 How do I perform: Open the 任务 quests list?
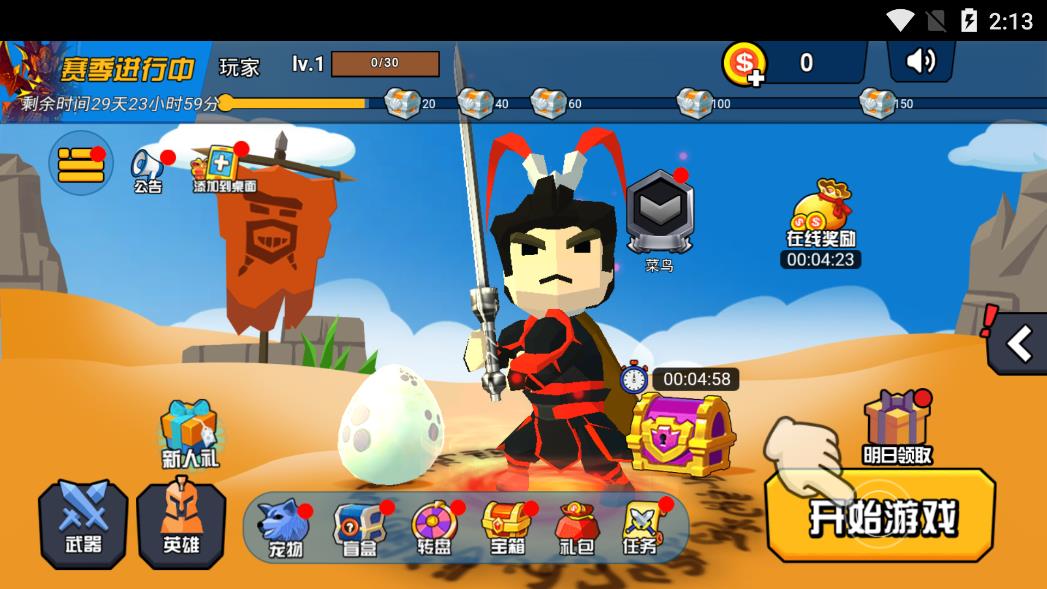(641, 528)
